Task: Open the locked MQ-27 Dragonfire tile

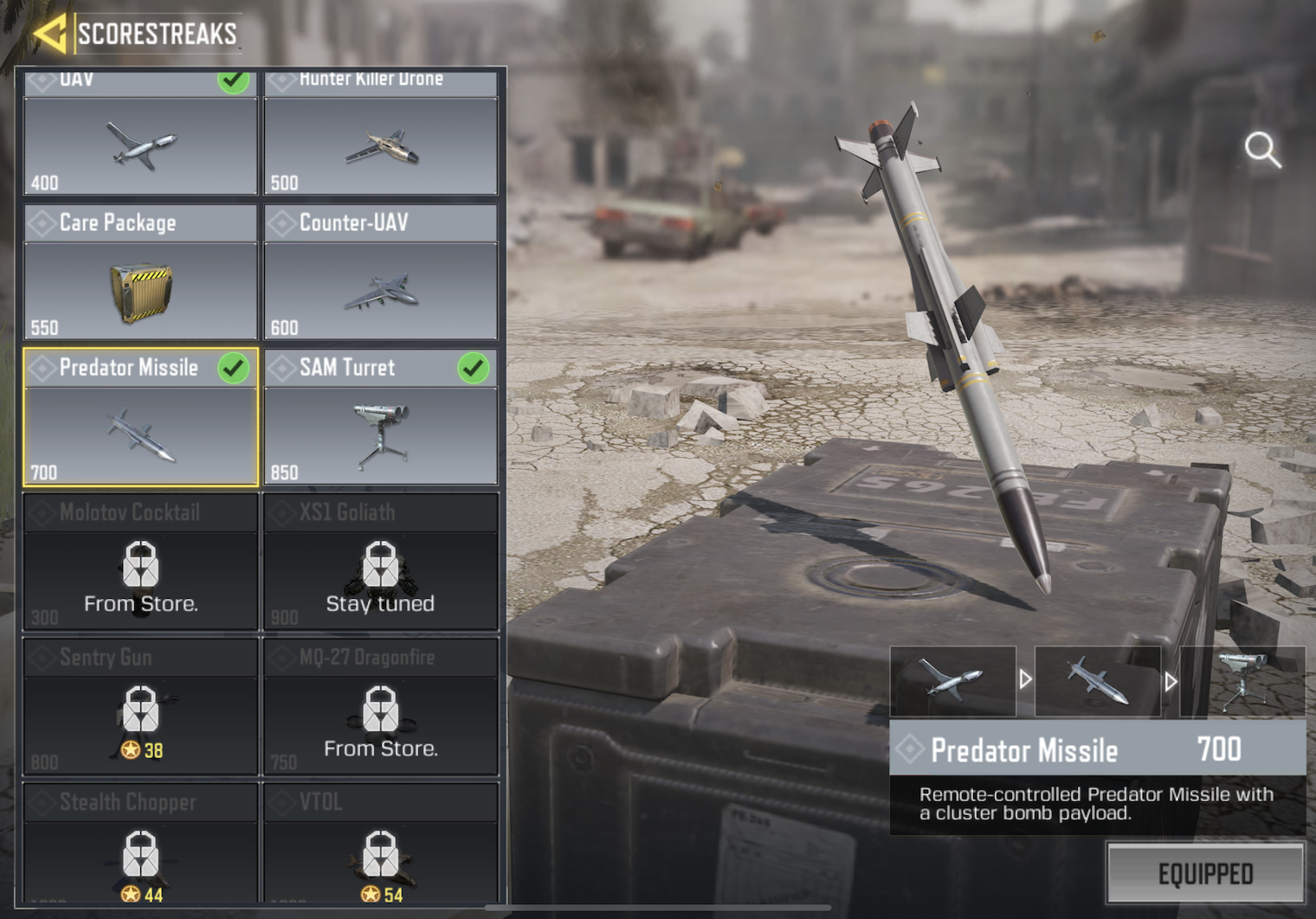Action: coord(381,707)
